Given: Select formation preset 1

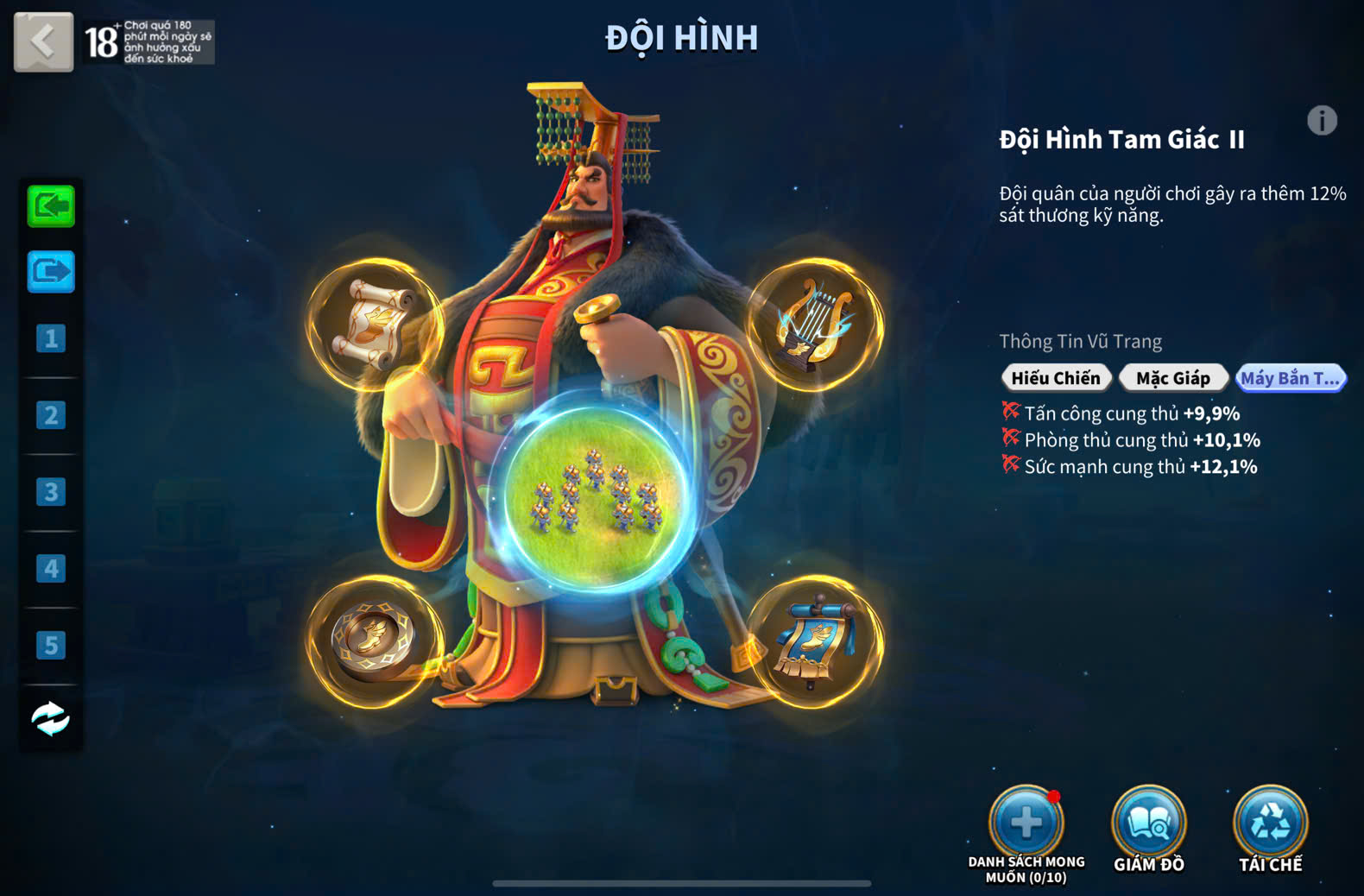Looking at the screenshot, I should click(51, 338).
